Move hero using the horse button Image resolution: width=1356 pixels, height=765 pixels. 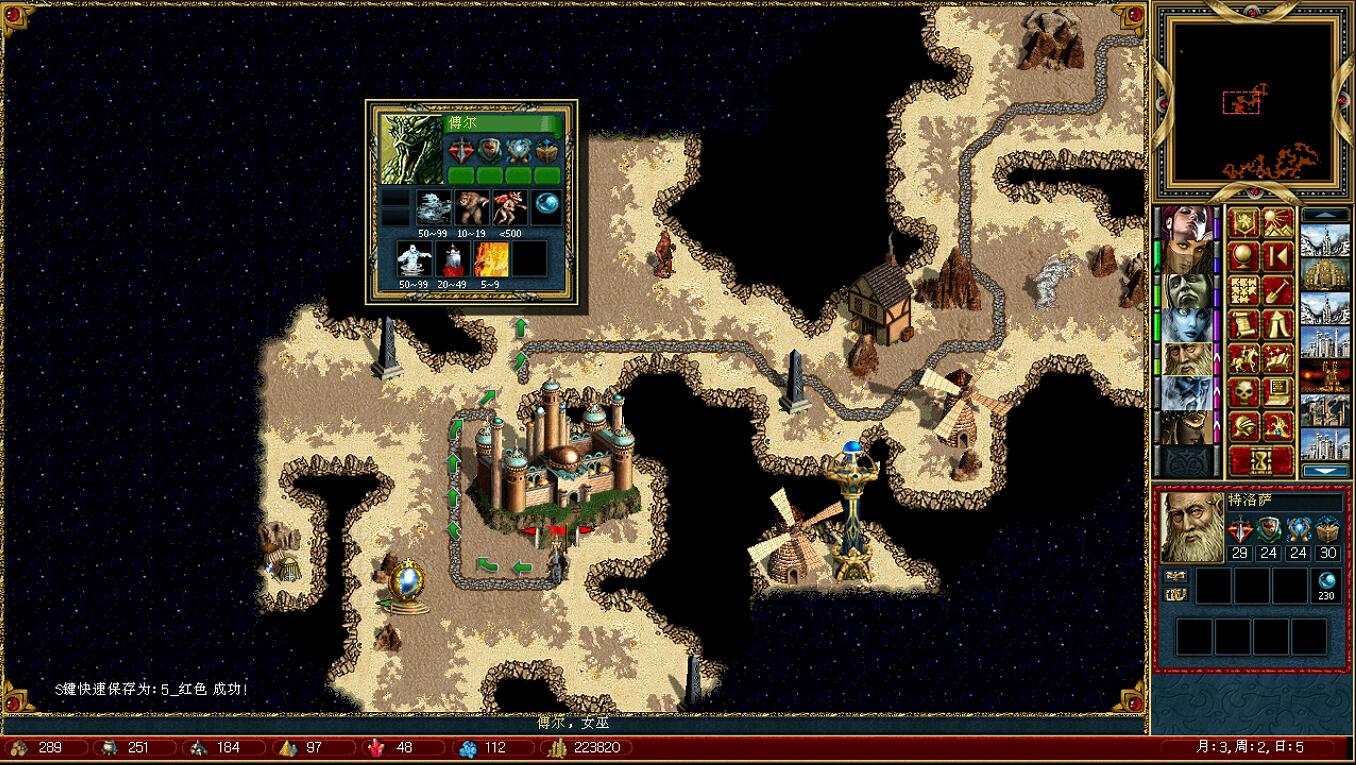coord(1243,359)
